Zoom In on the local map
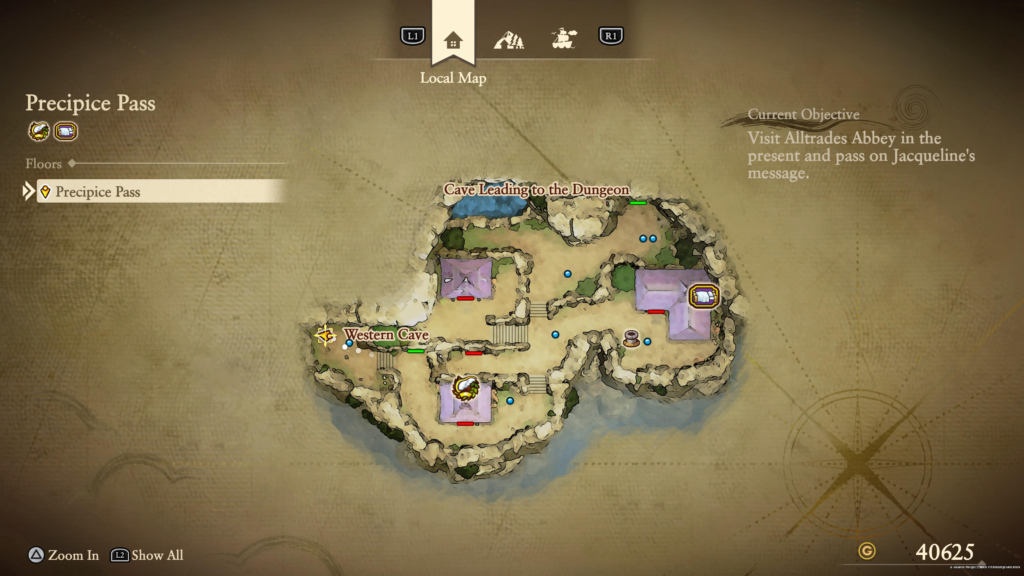This screenshot has height=576, width=1024. [x=63, y=555]
